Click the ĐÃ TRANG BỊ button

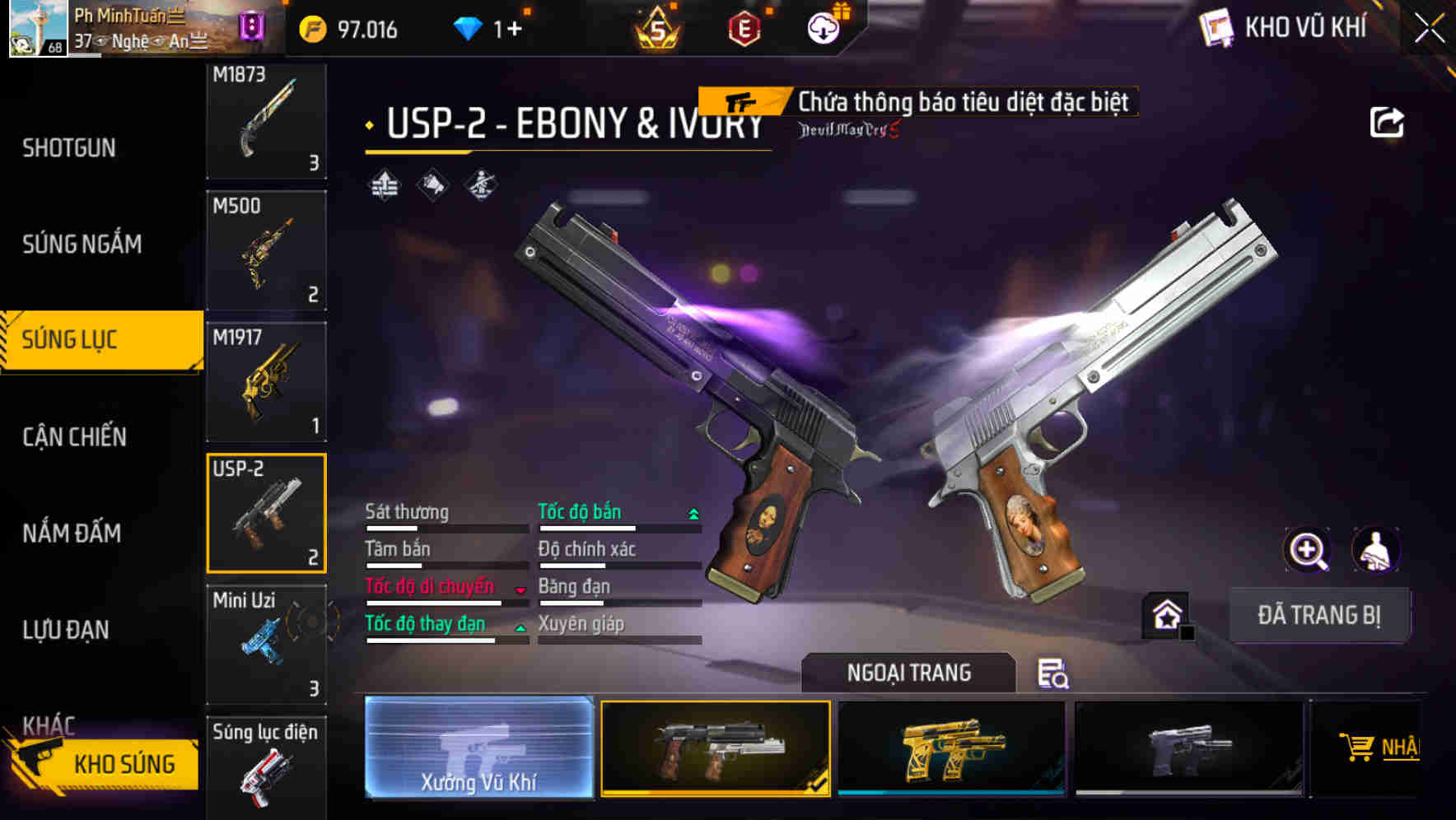pyautogui.click(x=1319, y=614)
